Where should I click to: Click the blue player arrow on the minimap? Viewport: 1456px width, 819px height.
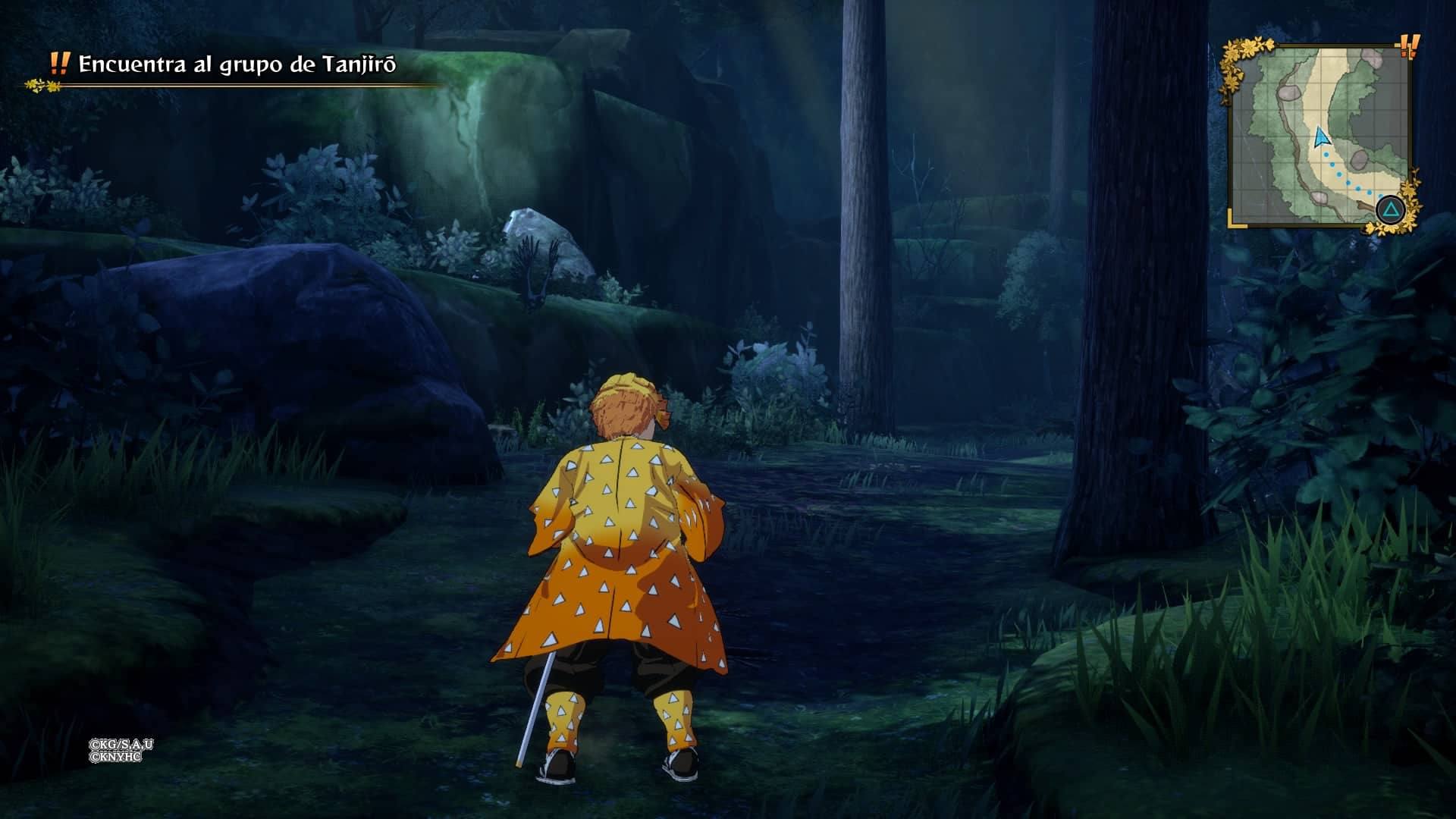click(1321, 136)
